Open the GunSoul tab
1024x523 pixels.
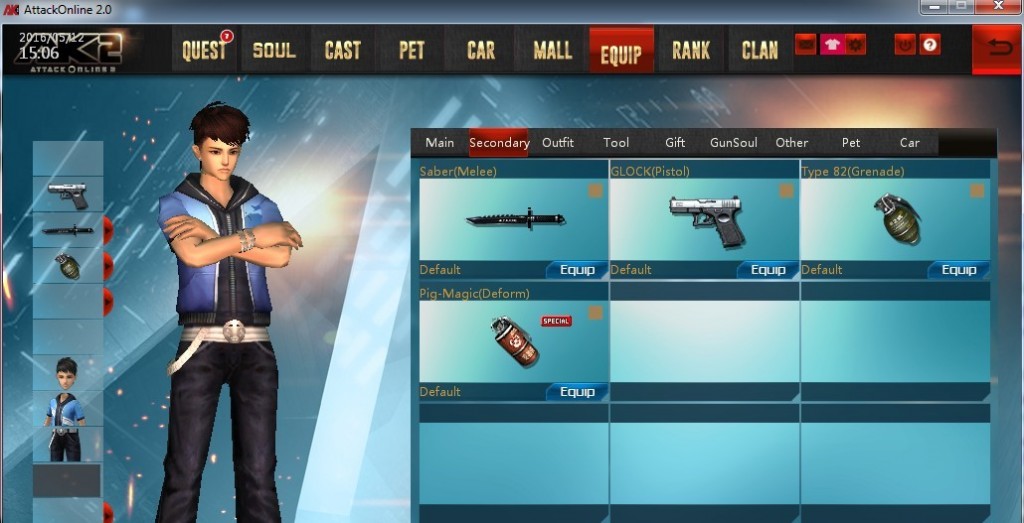pos(734,143)
